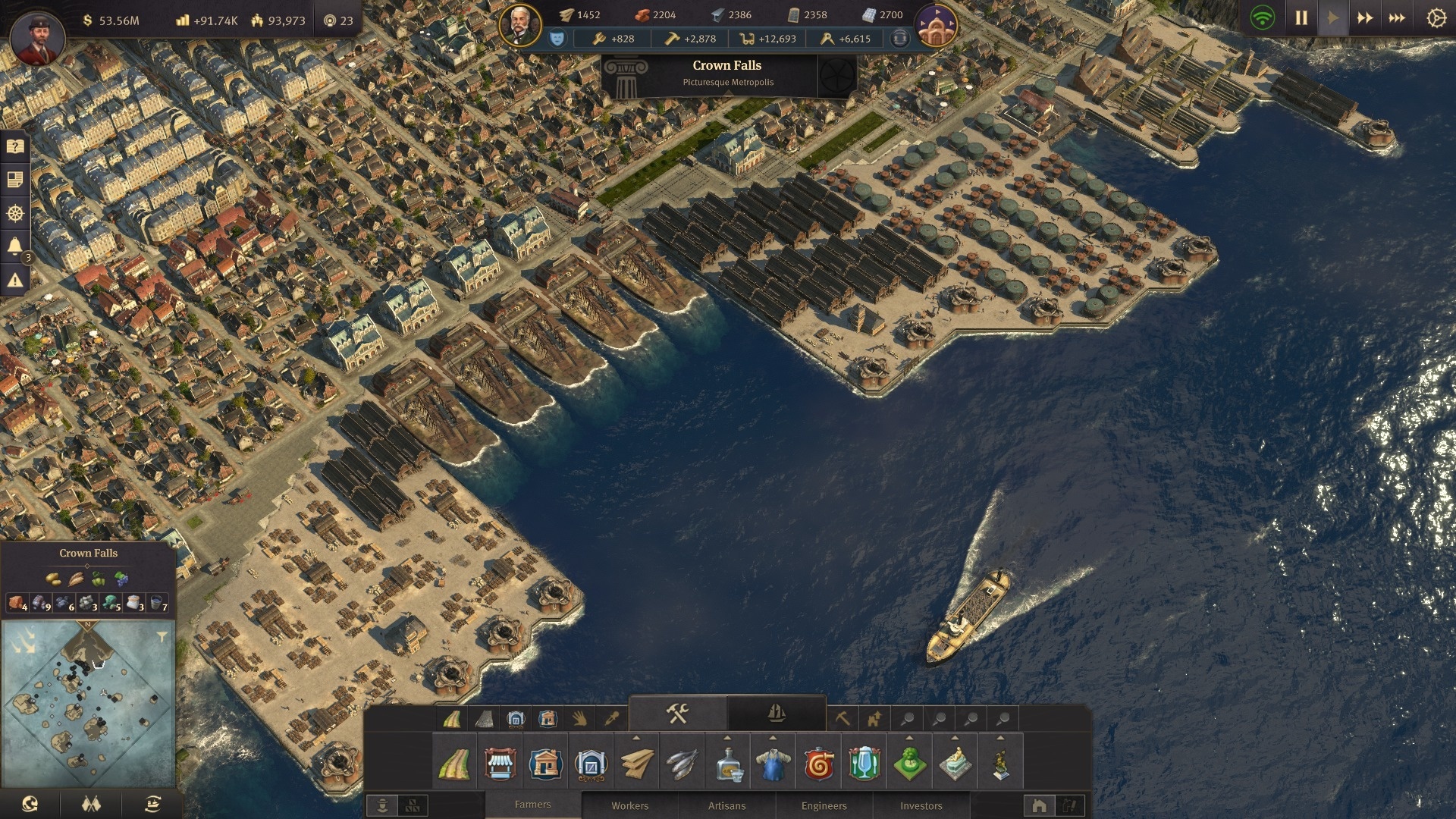Switch to the Workers tab
The width and height of the screenshot is (1456, 819).
pos(630,805)
